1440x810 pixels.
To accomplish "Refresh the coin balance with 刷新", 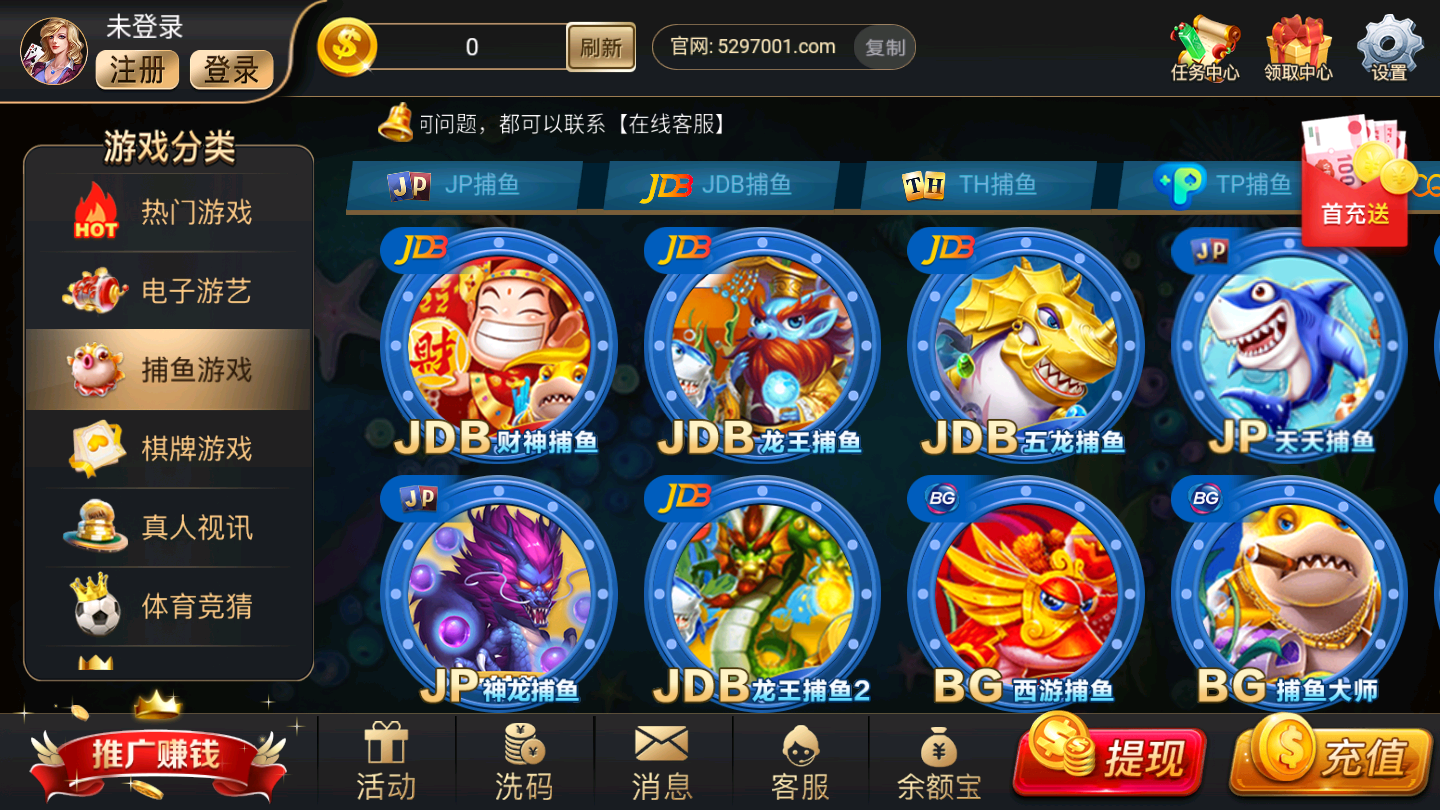I will [x=601, y=48].
